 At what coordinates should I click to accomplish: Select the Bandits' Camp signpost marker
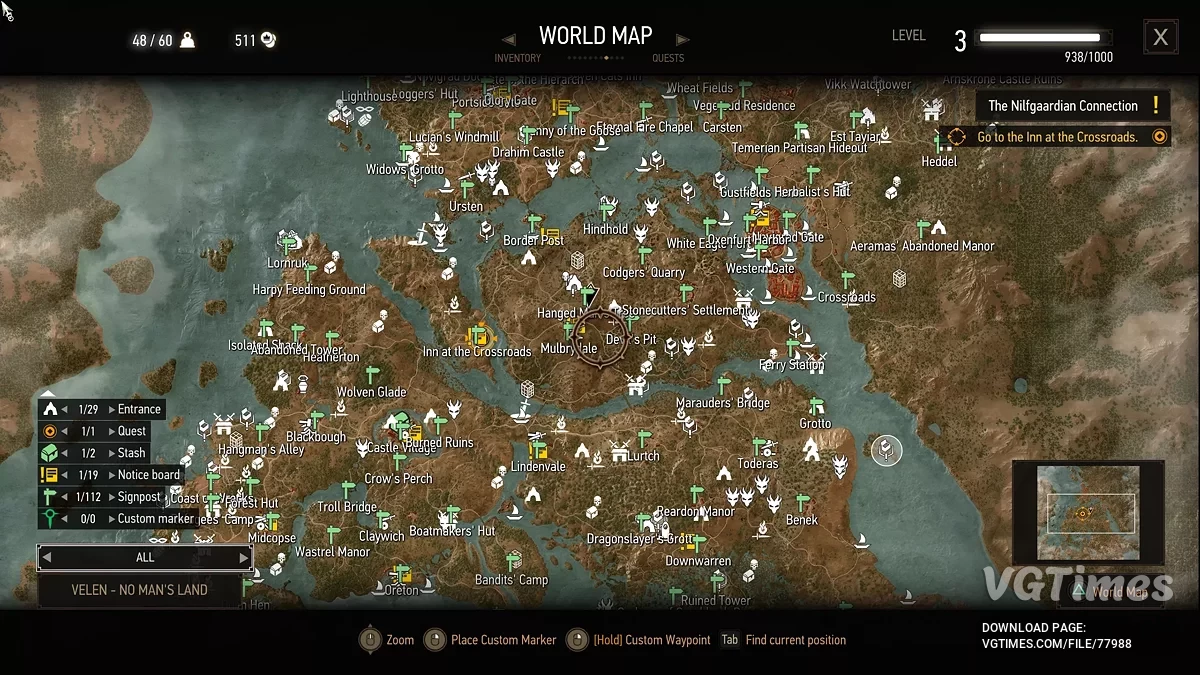coord(513,561)
